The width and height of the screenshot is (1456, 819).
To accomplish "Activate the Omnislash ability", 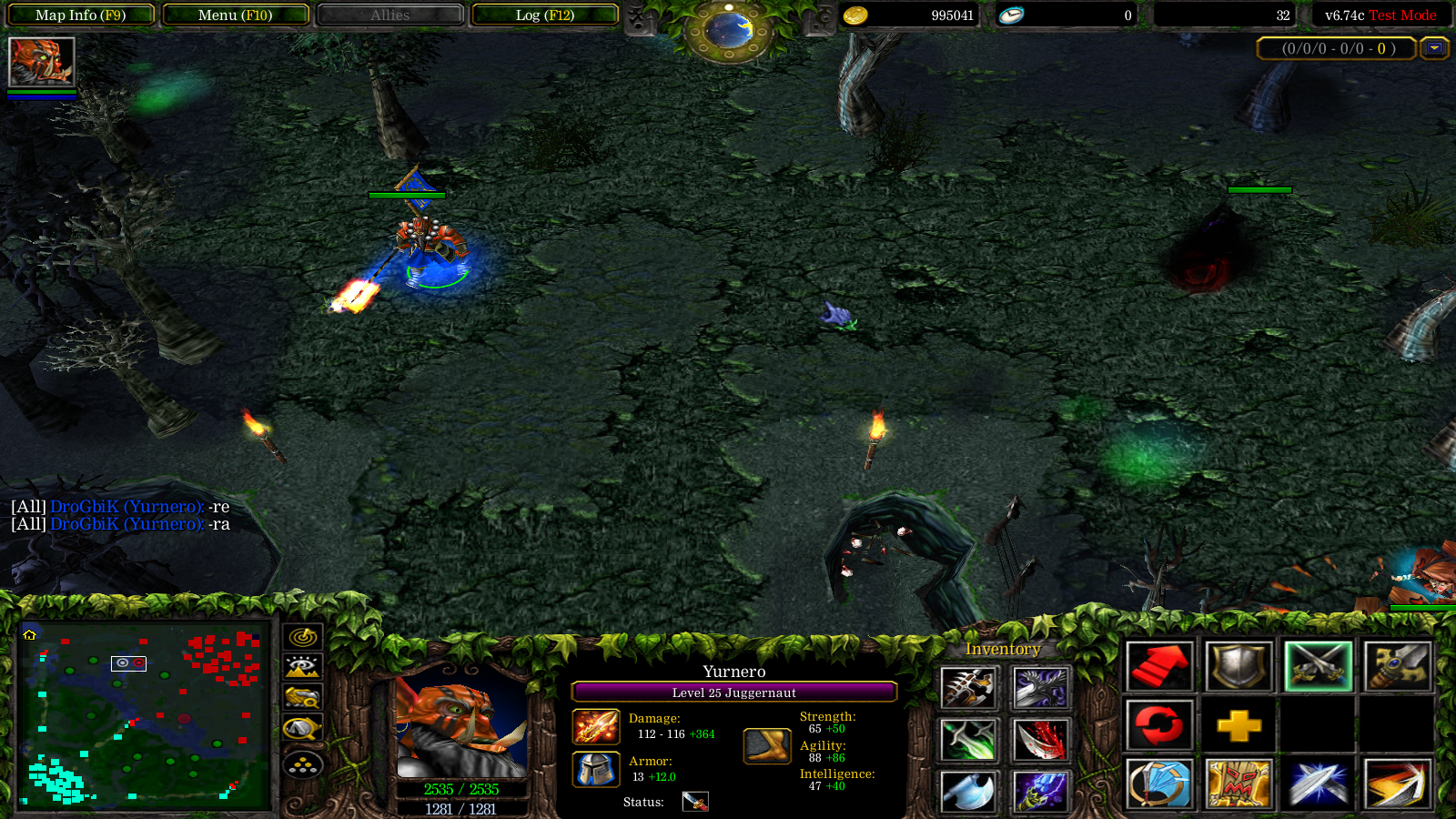I will (x=1397, y=784).
